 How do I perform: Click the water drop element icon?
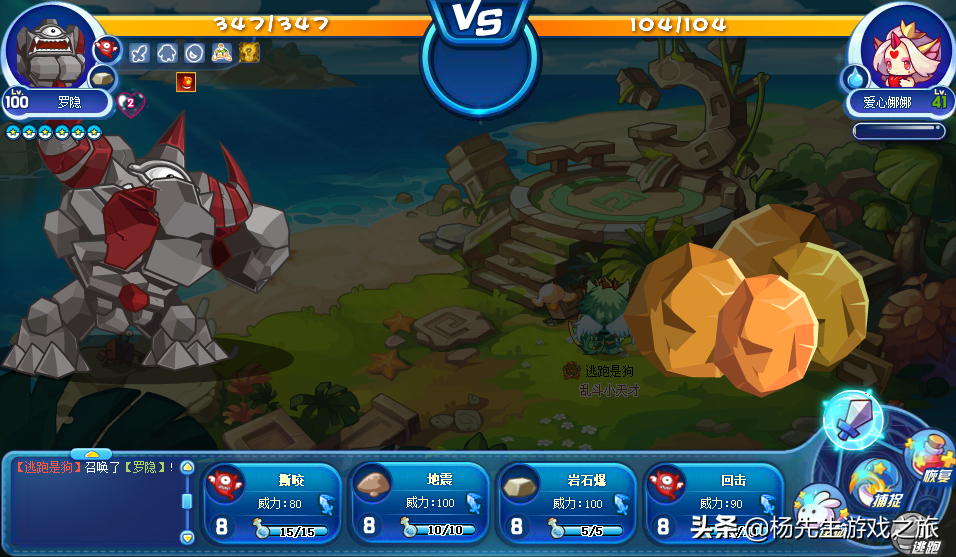pyautogui.click(x=856, y=76)
